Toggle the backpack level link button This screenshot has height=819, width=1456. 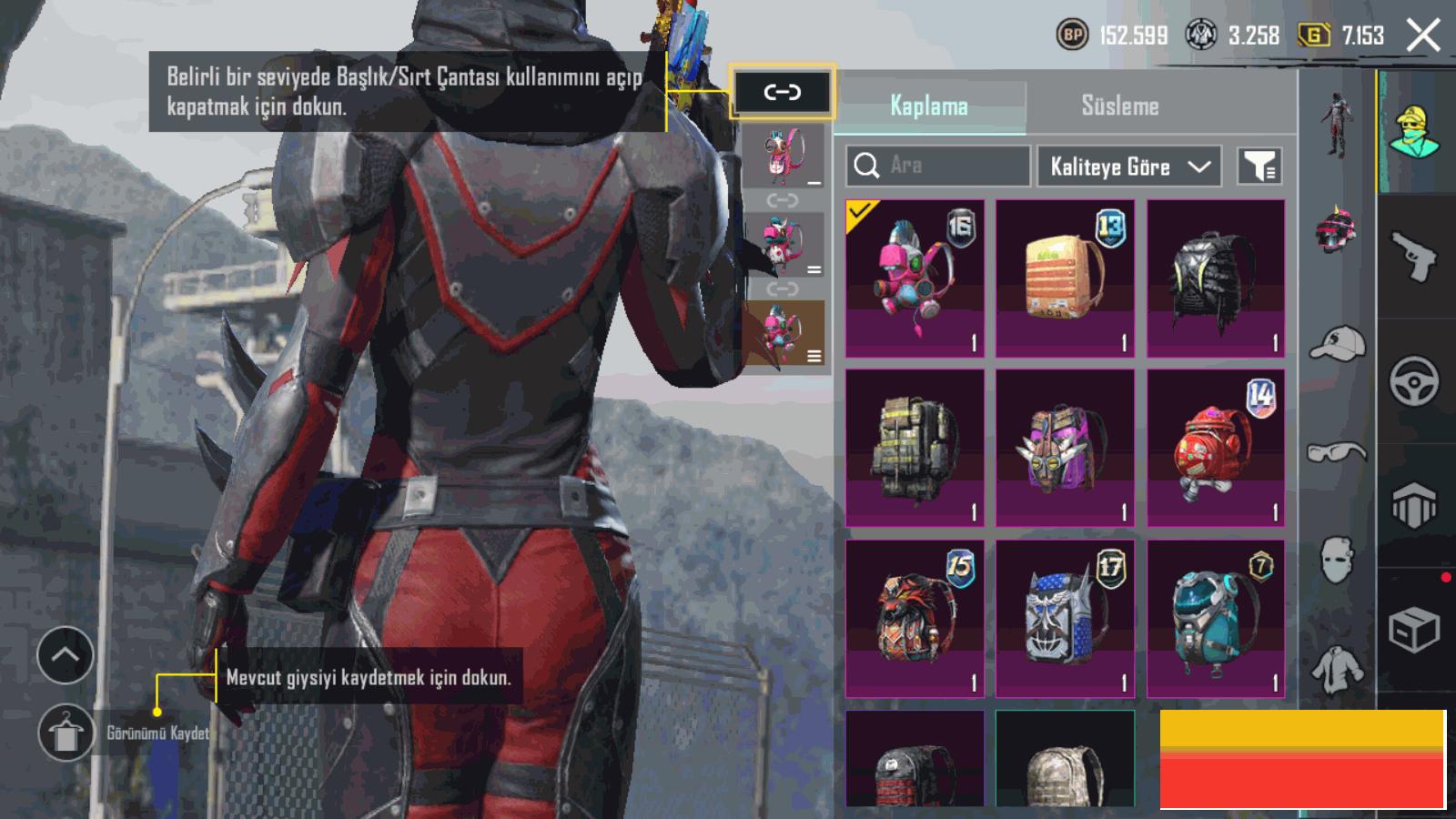coord(782,92)
